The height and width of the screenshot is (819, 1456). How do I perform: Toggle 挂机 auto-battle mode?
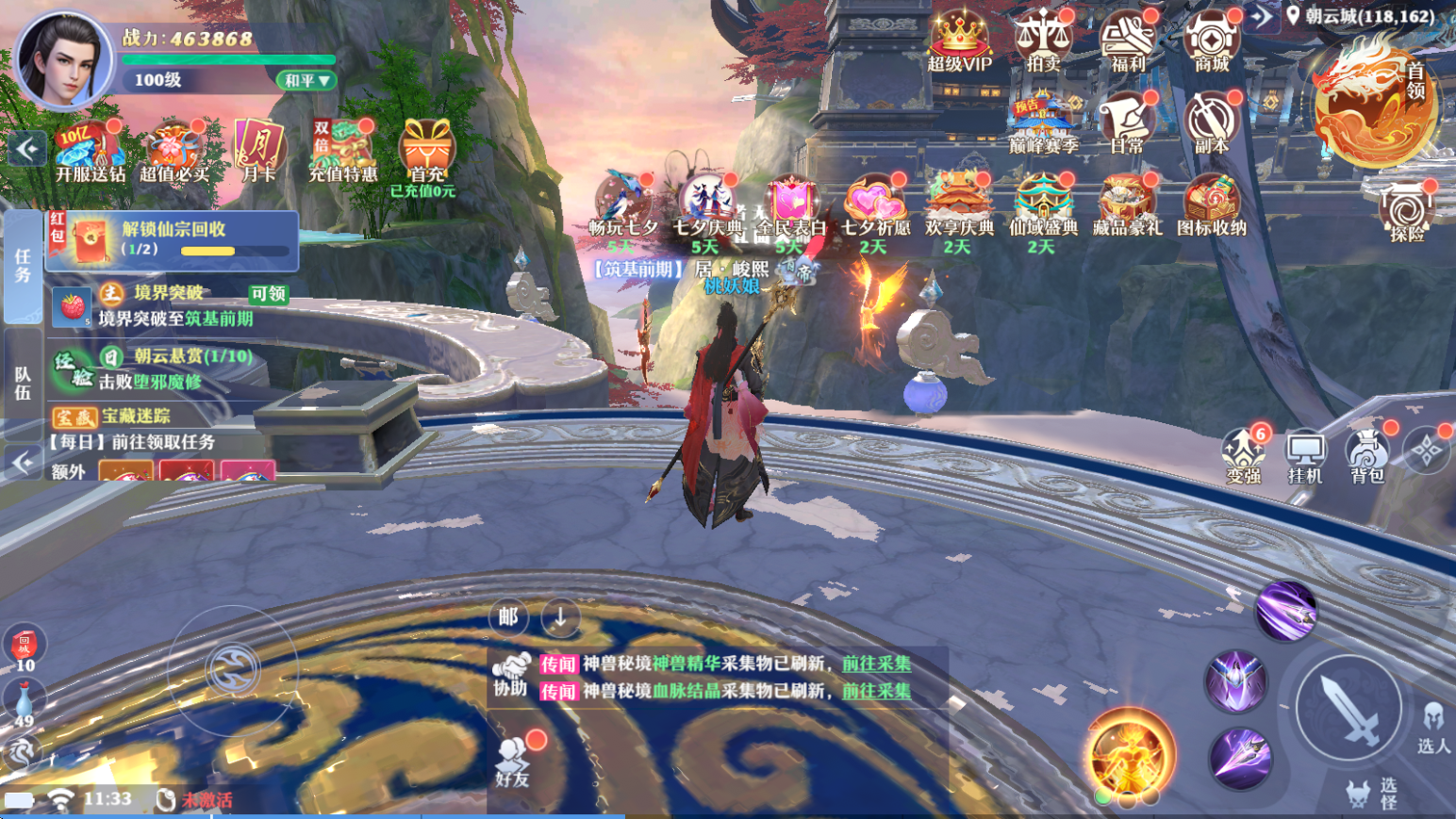(x=1305, y=456)
